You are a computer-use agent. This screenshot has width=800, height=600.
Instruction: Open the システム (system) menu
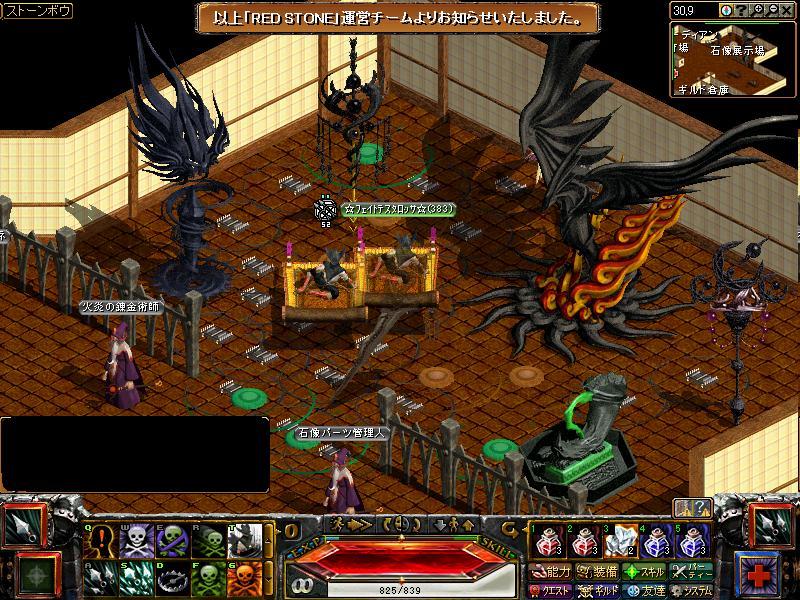(692, 591)
